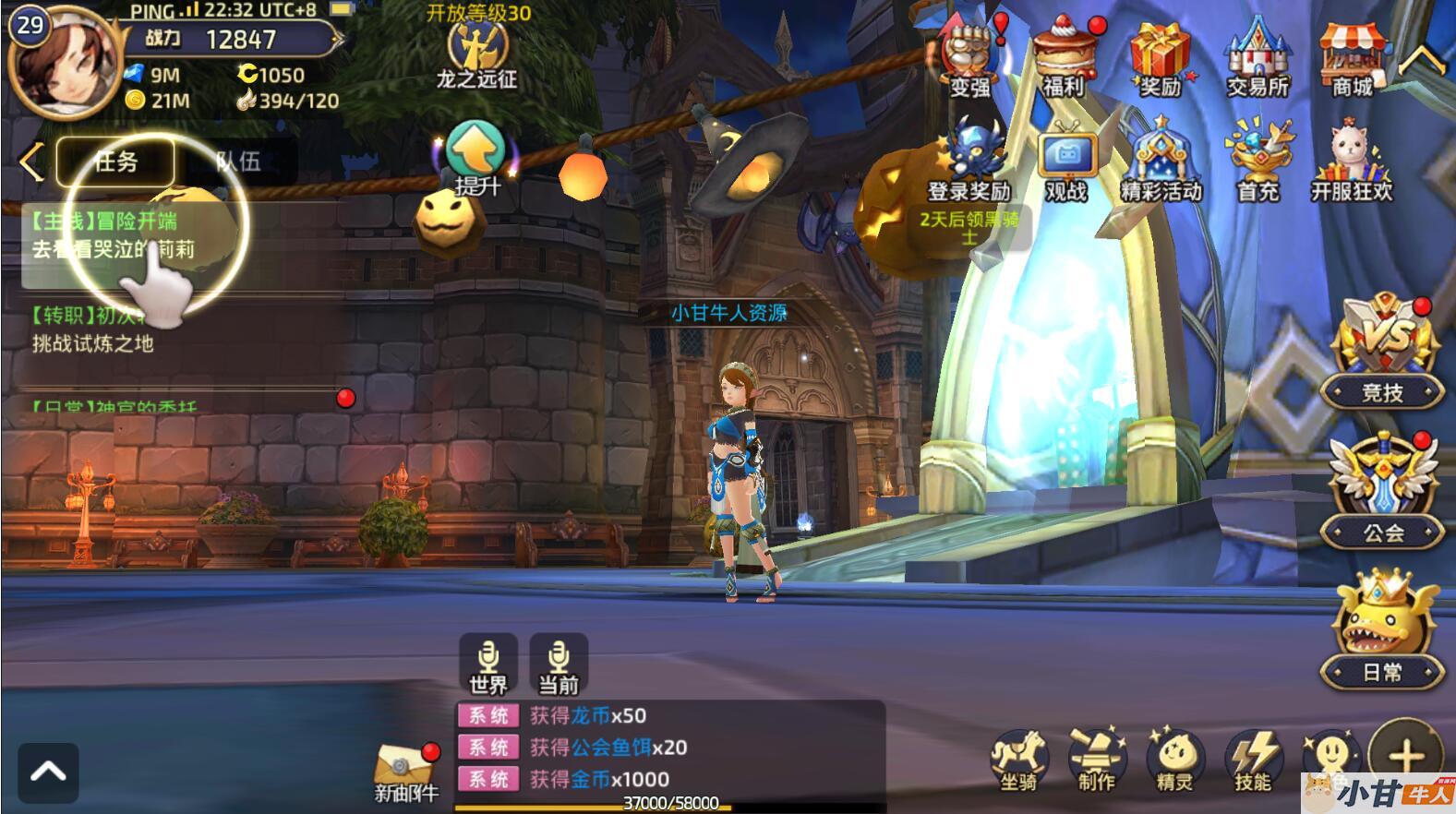
Task: Select the 任务 quest tab
Action: click(x=116, y=162)
